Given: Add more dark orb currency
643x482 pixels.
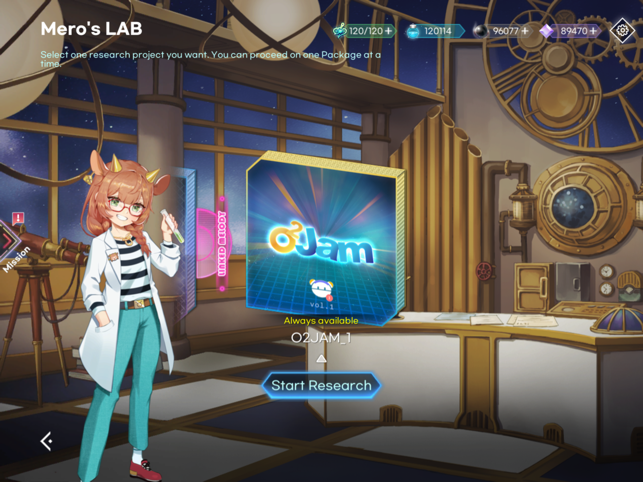Looking at the screenshot, I should tap(526, 31).
